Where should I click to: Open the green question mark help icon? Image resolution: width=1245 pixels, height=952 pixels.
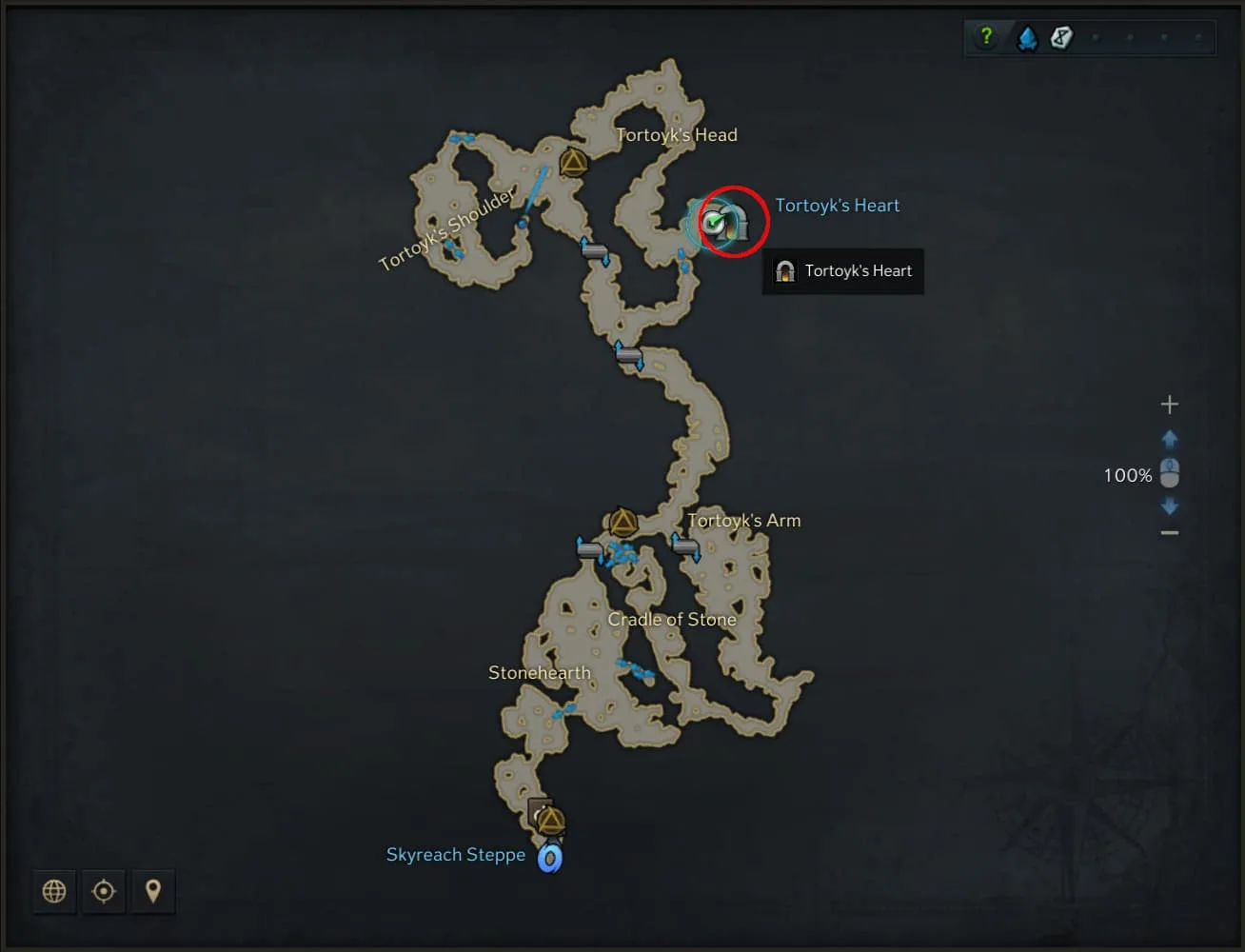(986, 37)
